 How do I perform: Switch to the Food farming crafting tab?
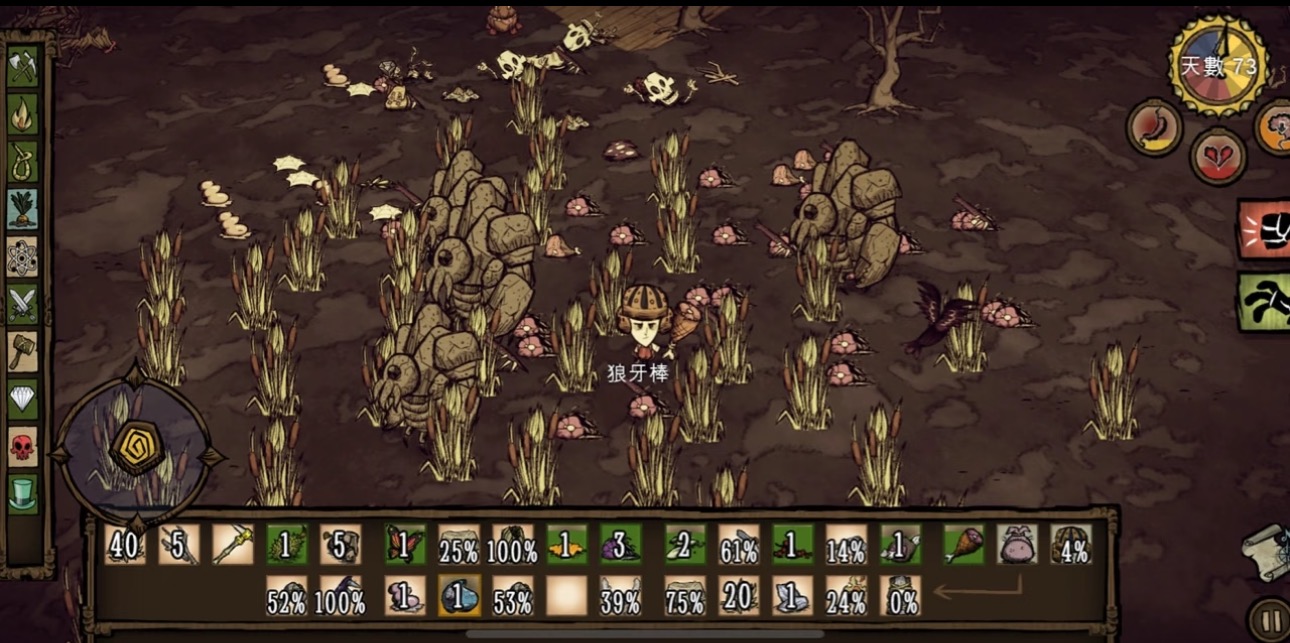pyautogui.click(x=23, y=209)
